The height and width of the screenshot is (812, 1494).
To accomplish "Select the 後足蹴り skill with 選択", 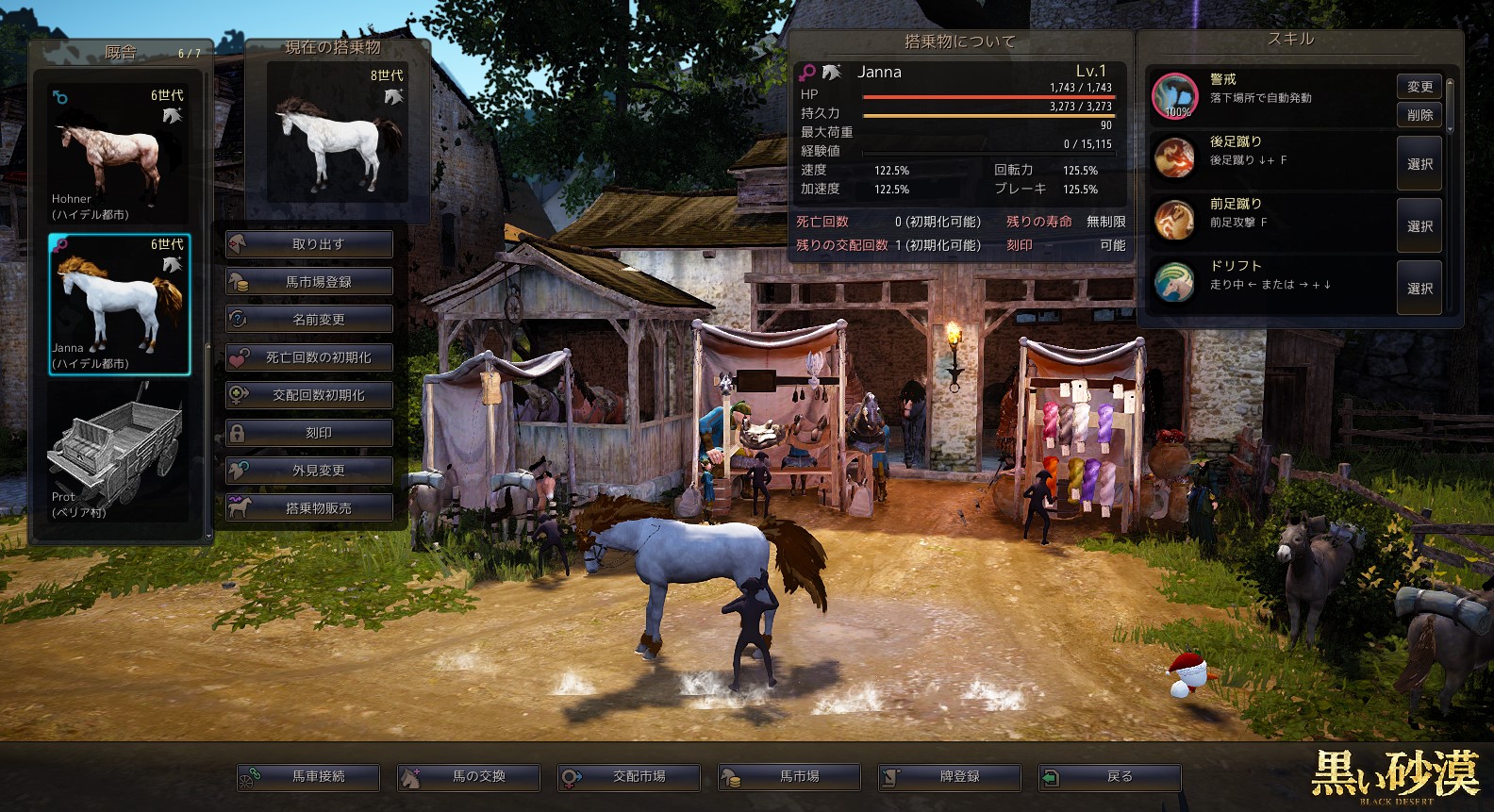I will (x=1419, y=164).
